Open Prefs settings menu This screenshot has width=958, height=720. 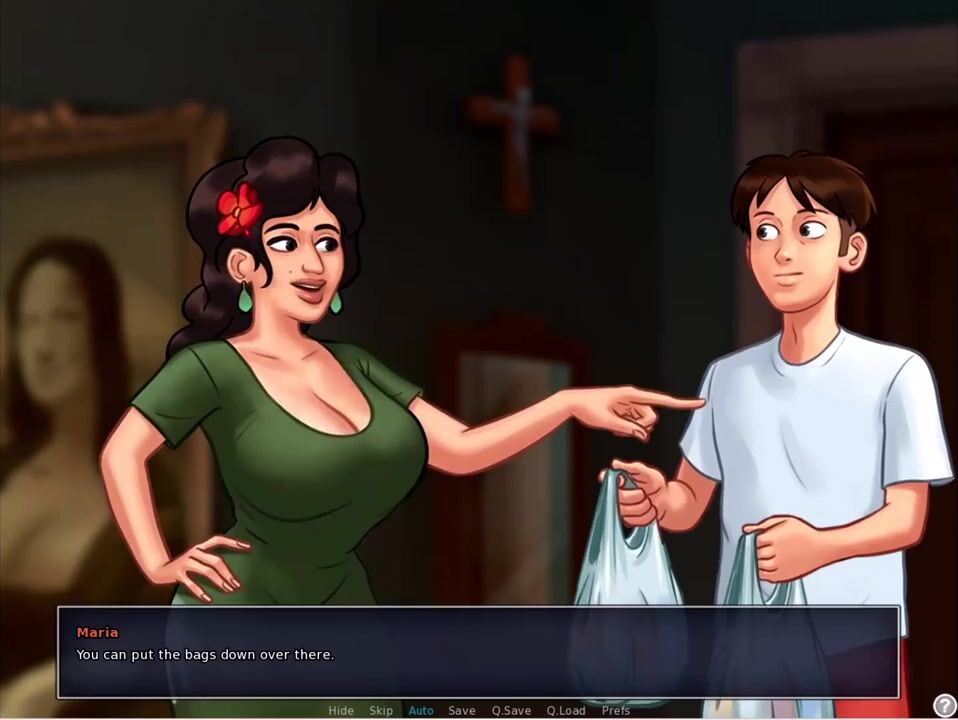pyautogui.click(x=616, y=710)
